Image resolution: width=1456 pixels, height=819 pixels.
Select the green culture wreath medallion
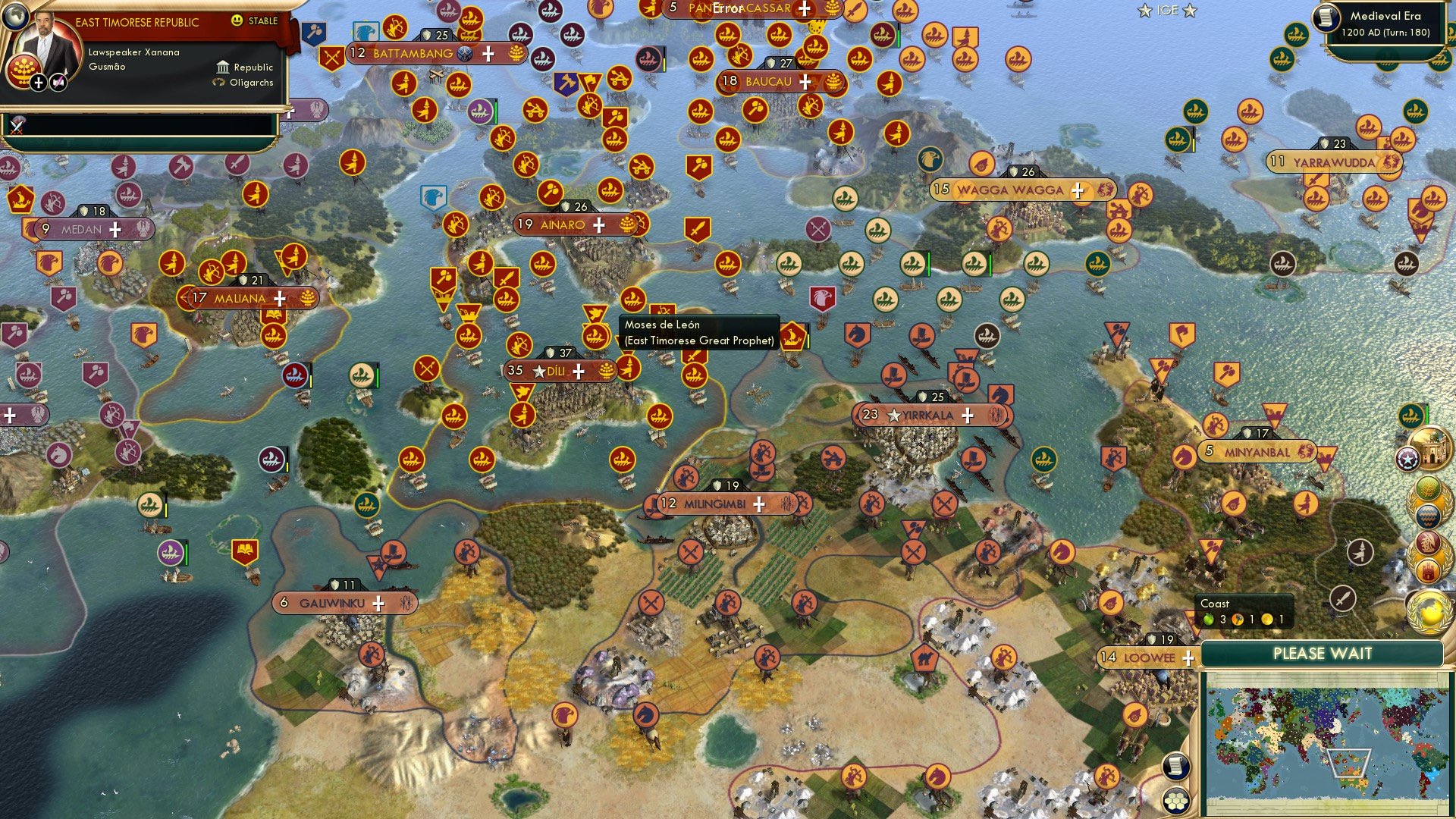pos(1427,489)
